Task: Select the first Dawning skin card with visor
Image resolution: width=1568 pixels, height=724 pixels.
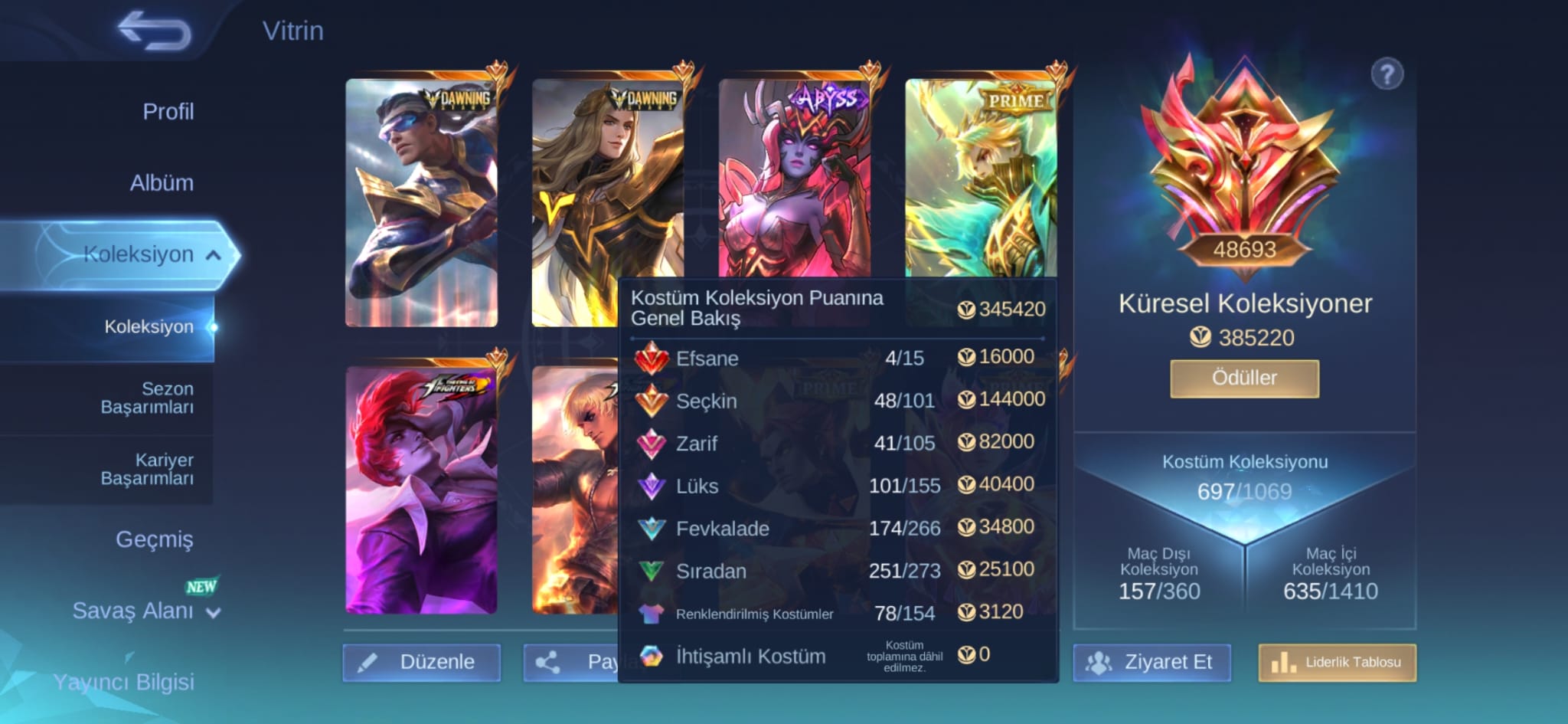Action: tap(421, 203)
